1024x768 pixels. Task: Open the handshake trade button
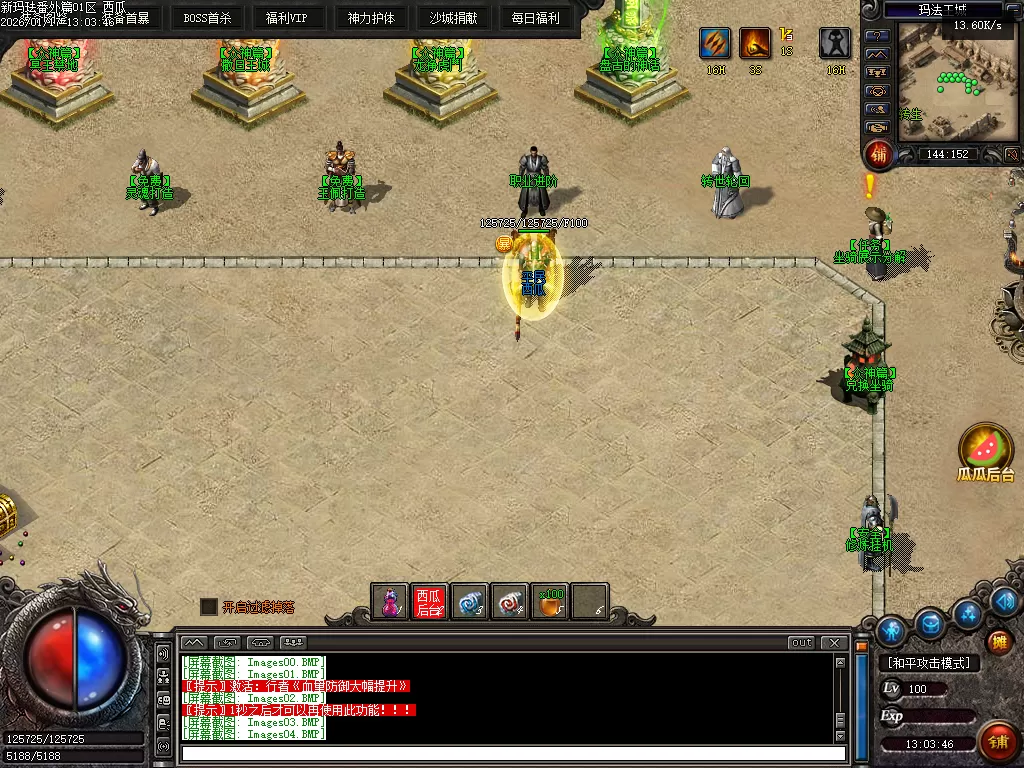point(878,127)
